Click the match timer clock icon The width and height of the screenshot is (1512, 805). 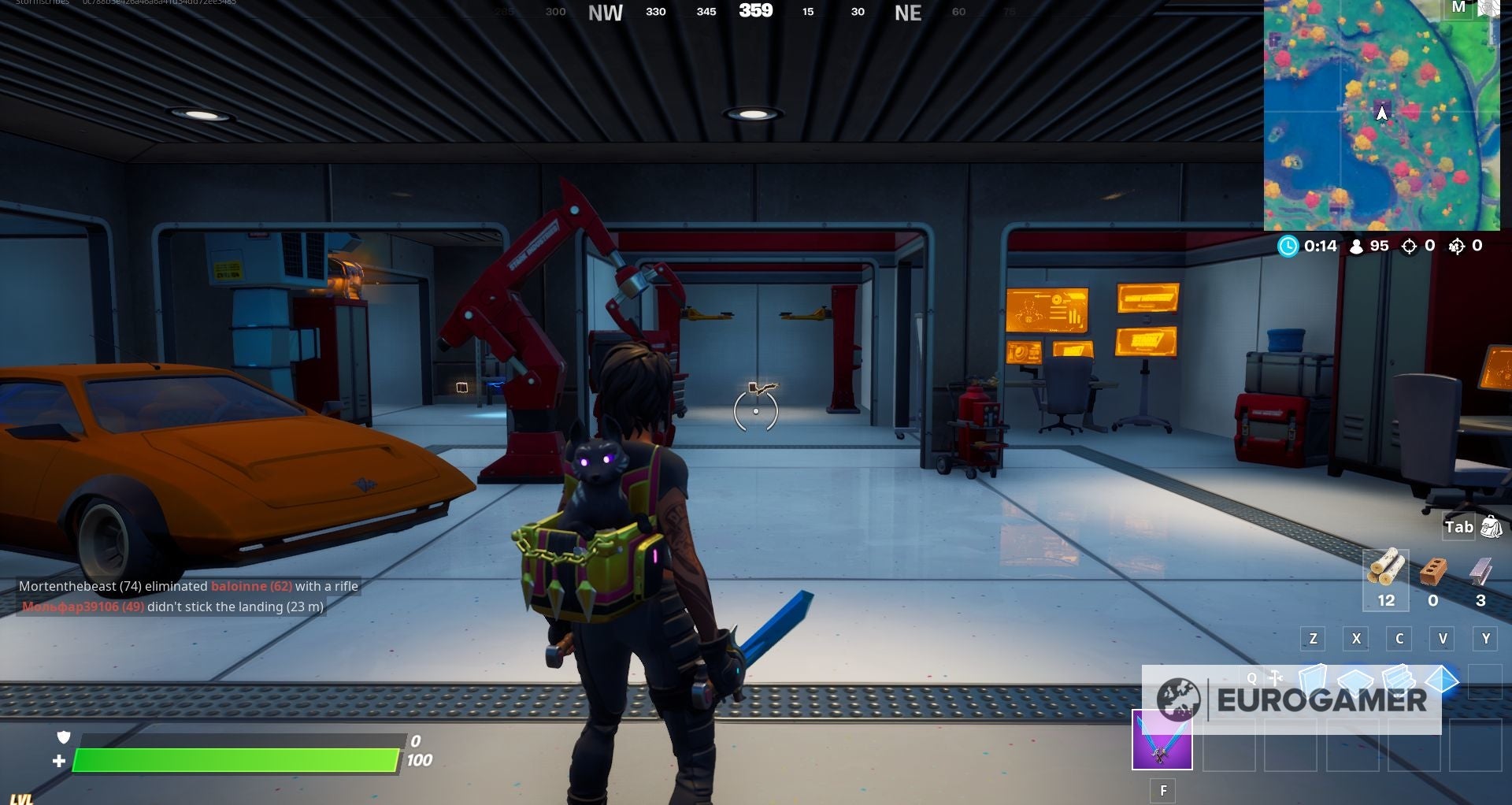(1288, 246)
